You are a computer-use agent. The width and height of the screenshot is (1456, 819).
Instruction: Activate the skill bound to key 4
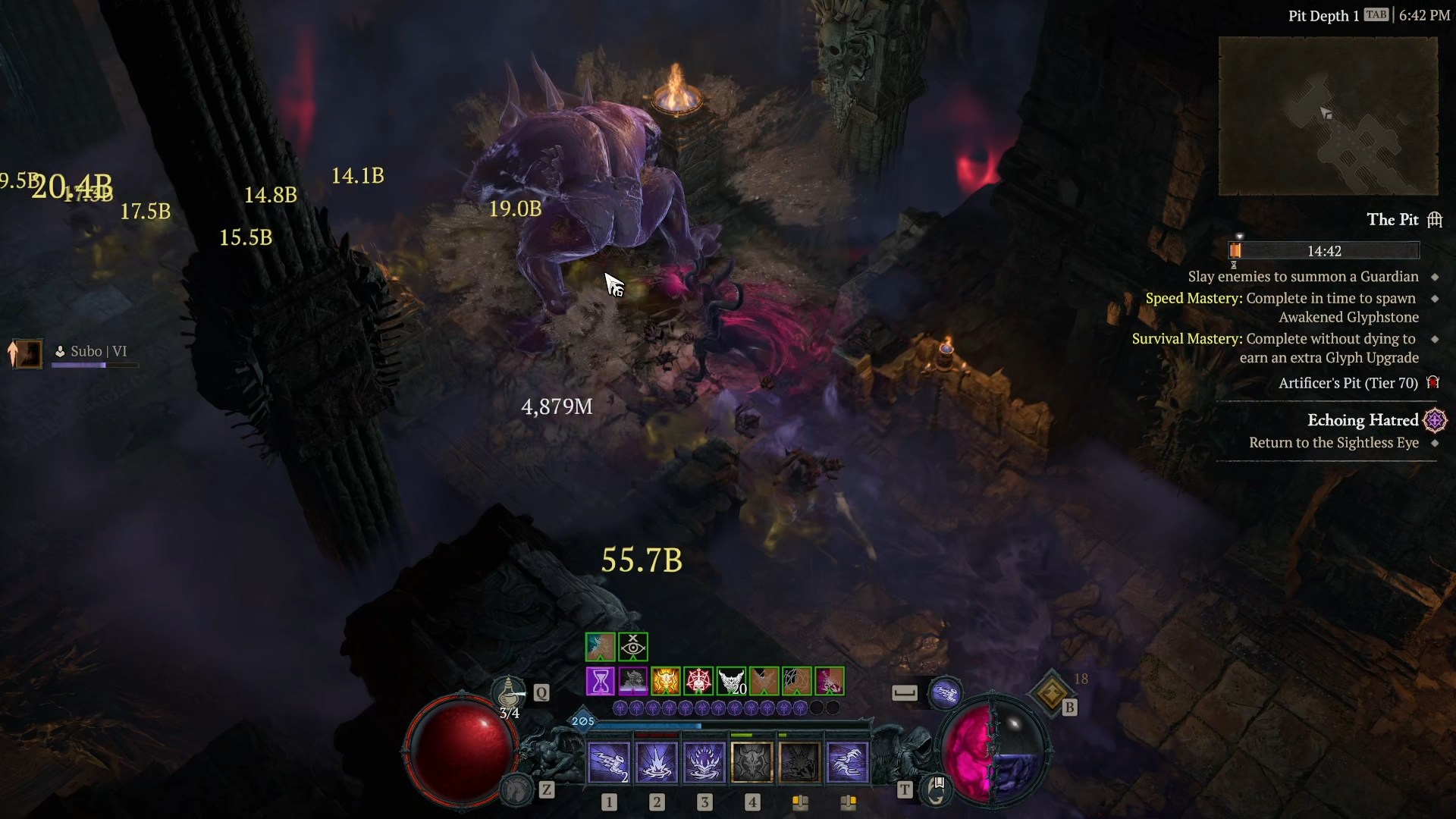coord(751,761)
